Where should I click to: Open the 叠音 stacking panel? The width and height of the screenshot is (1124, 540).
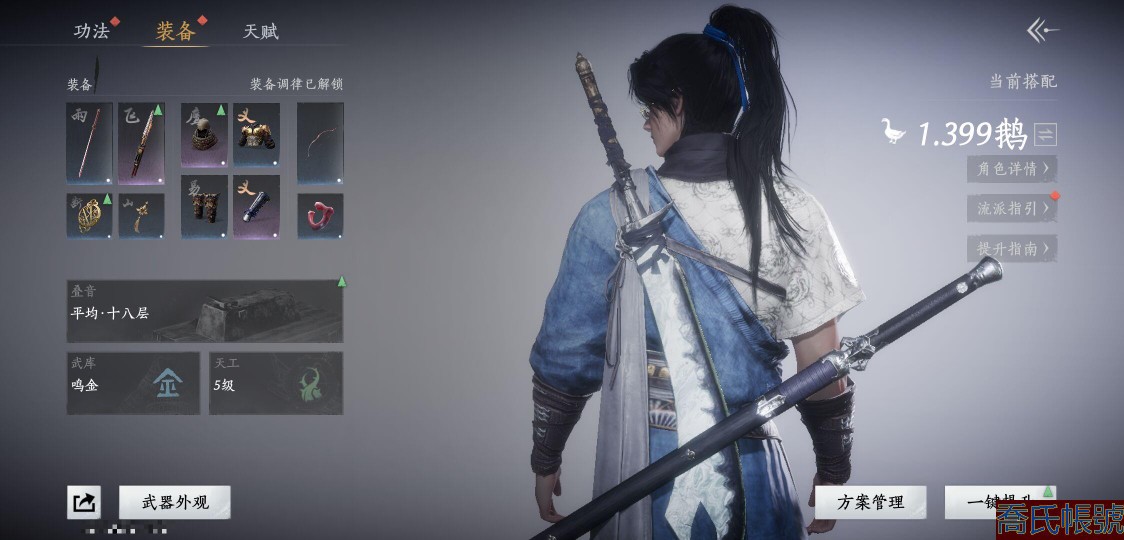click(205, 311)
